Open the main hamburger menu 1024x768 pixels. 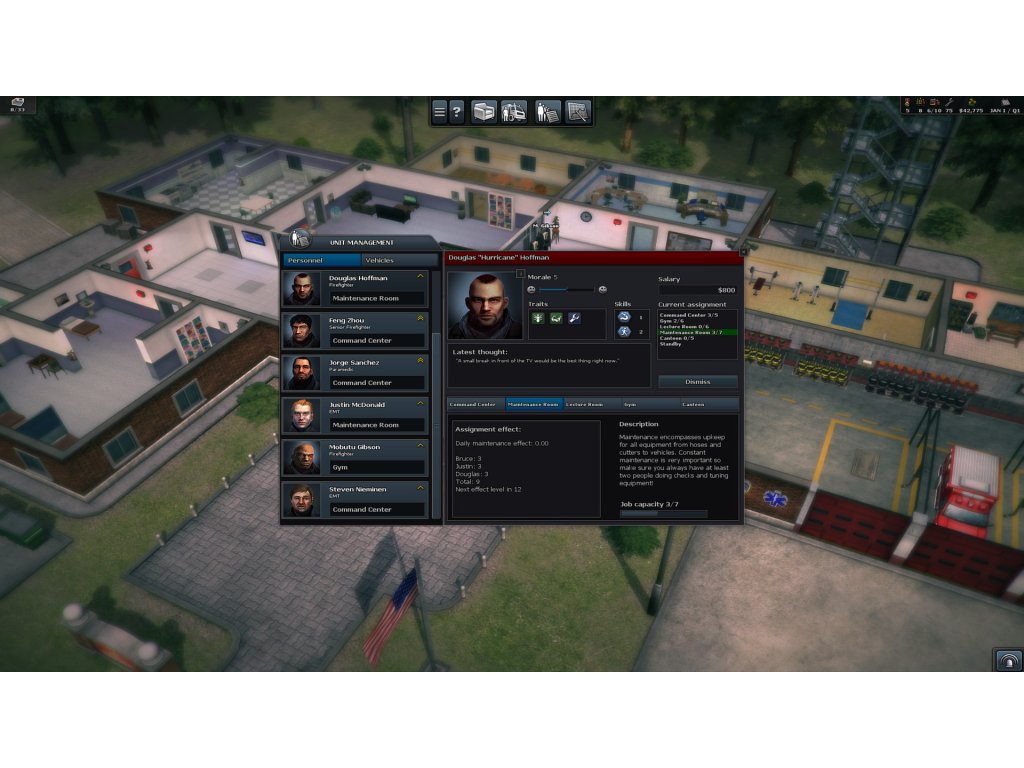point(439,112)
